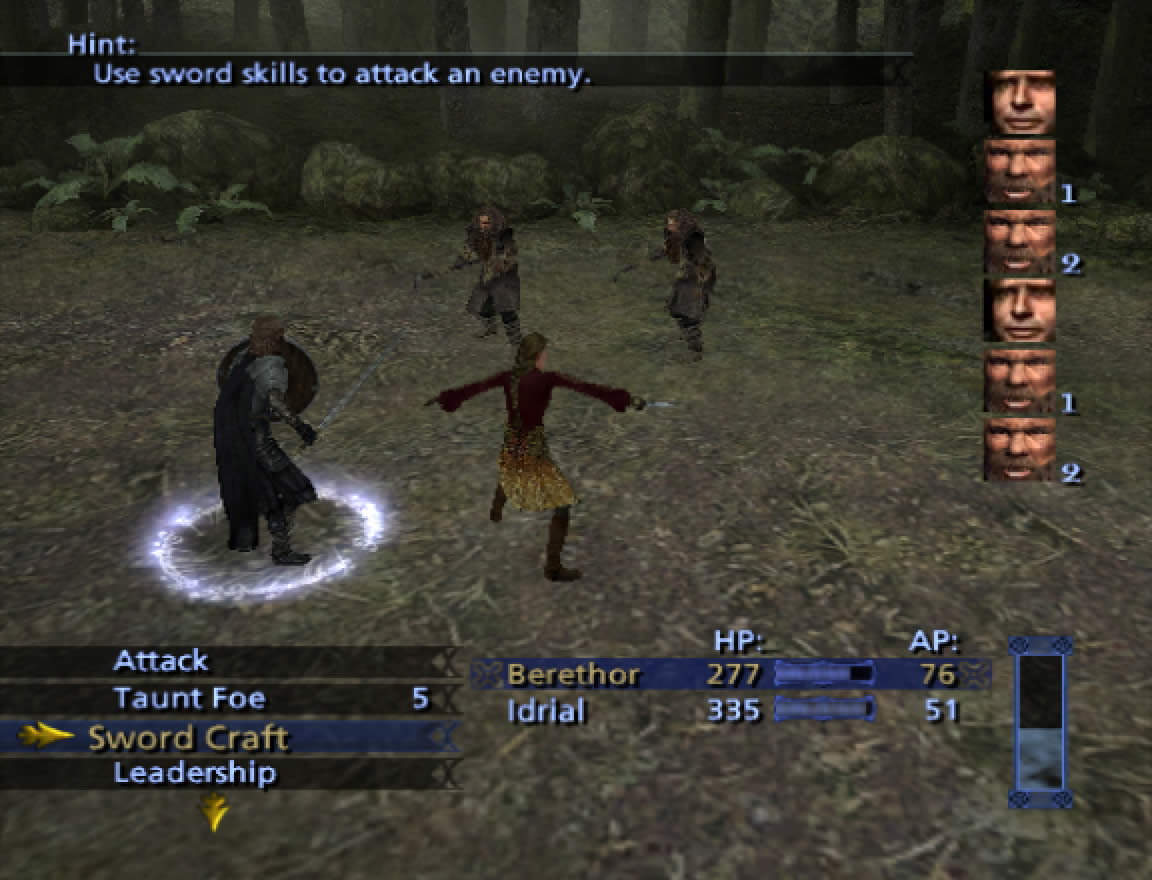Click the gold down arrow below Leadership

tap(214, 812)
